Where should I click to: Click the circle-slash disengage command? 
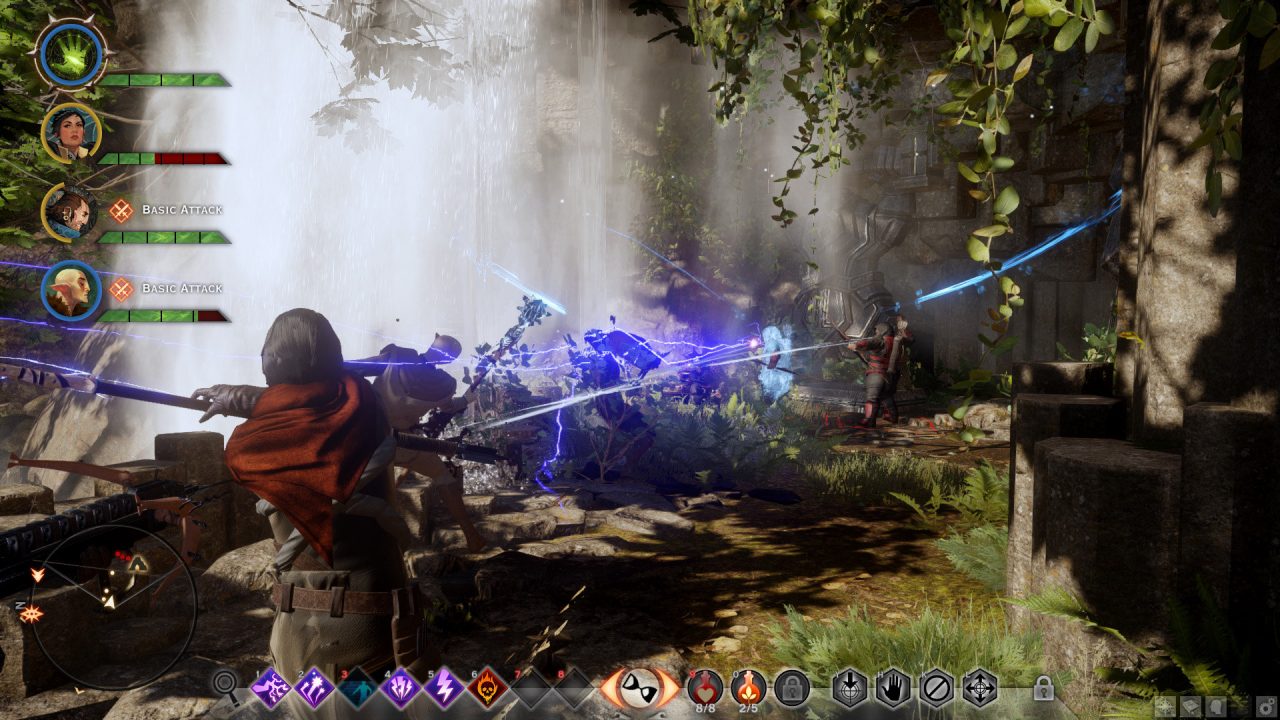(x=936, y=687)
